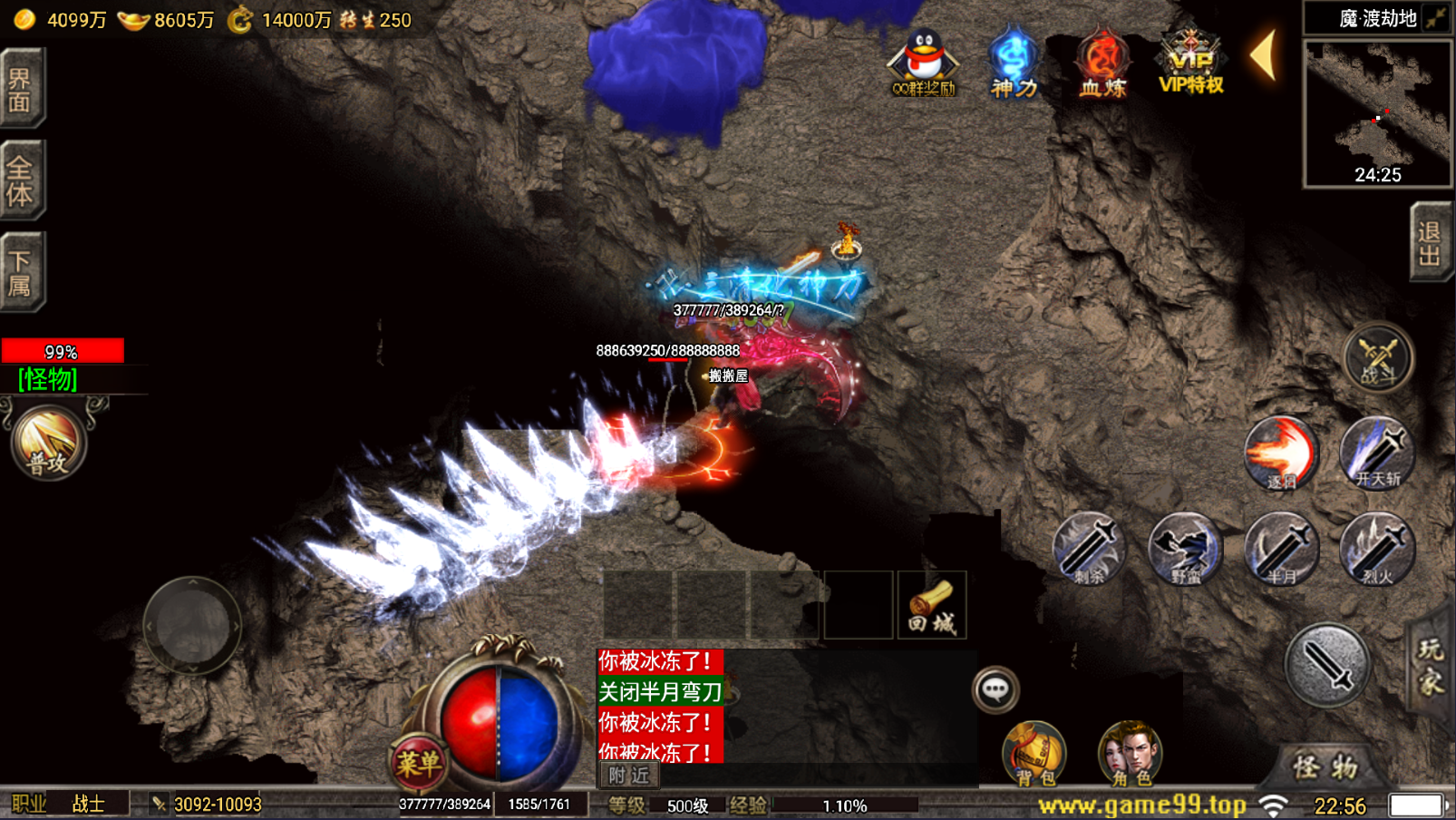Open the 神力 blue flame menu
Image resolution: width=1456 pixels, height=820 pixels.
(x=1013, y=63)
